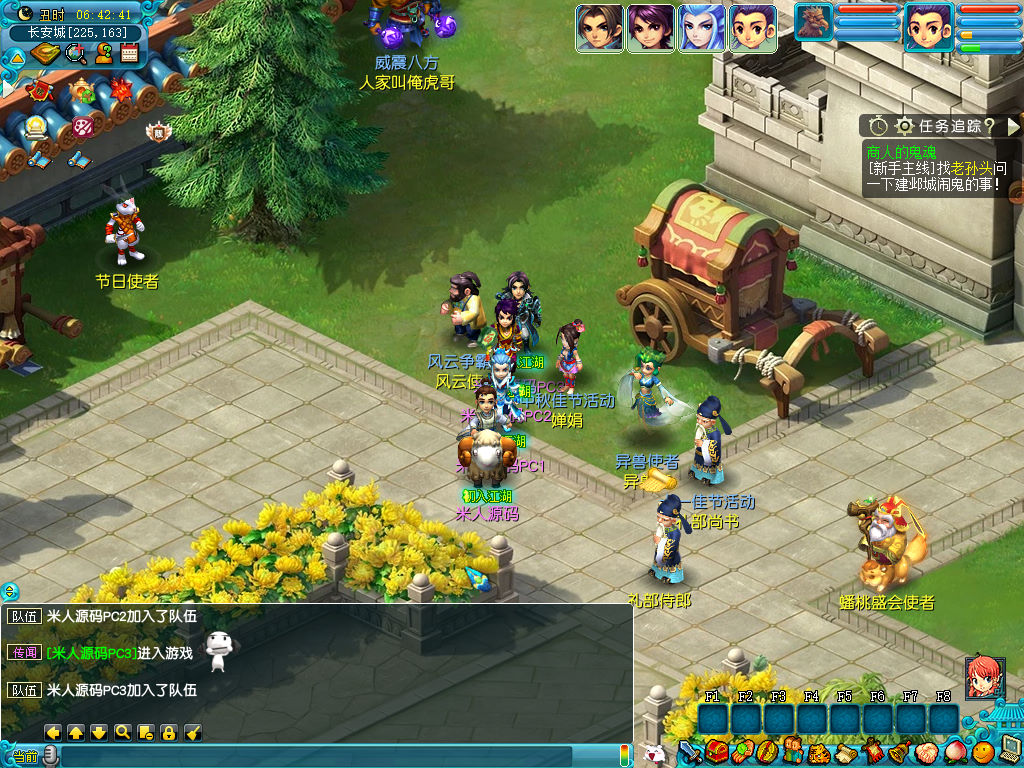Open the NPC question-mark helper icon
The image size is (1024, 768).
[103, 53]
